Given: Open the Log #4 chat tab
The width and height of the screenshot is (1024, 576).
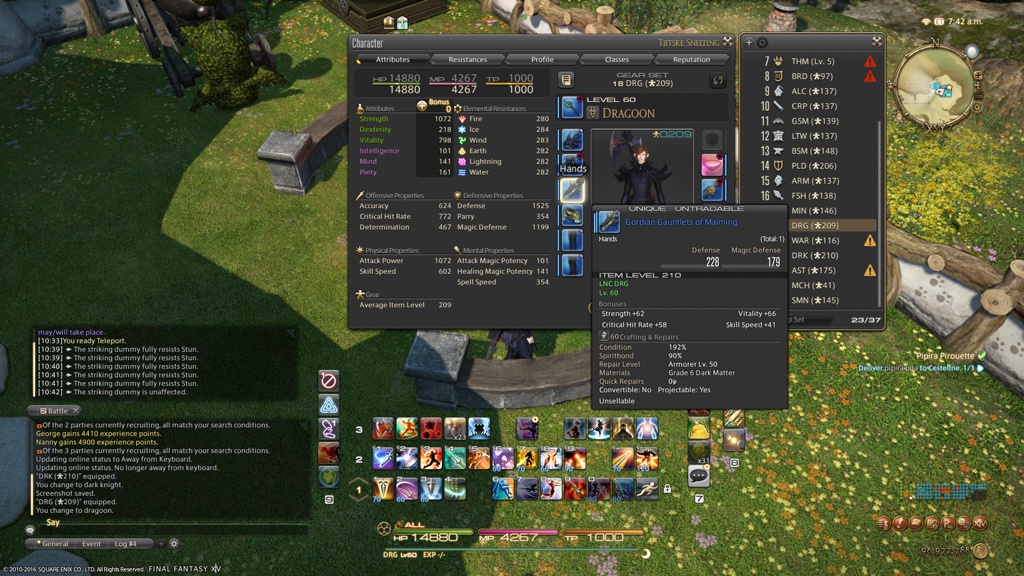Looking at the screenshot, I should click(x=126, y=544).
